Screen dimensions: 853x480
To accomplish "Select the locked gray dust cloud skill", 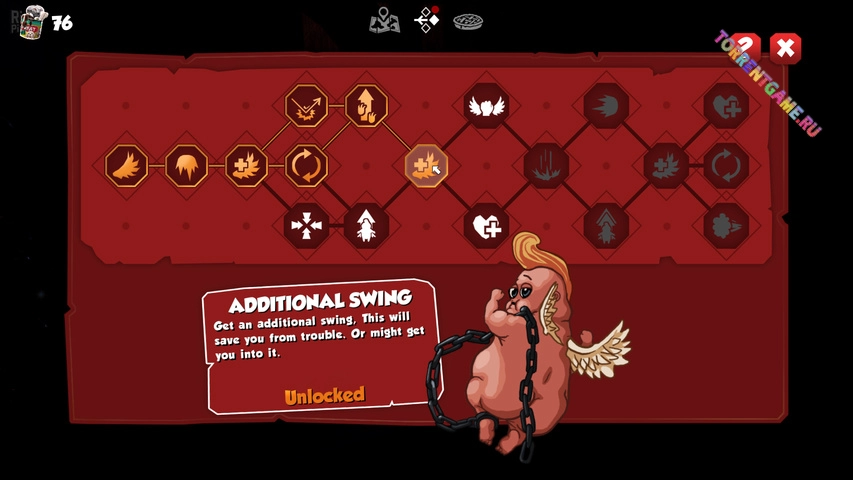I will [726, 226].
